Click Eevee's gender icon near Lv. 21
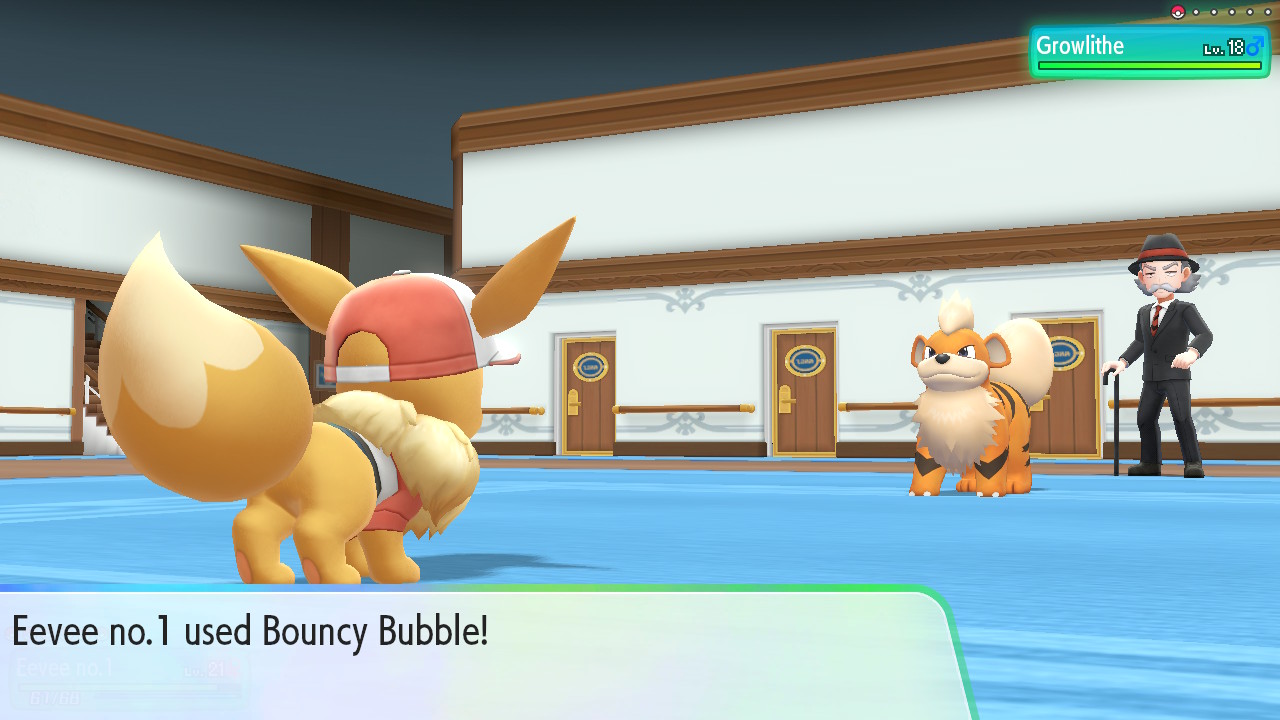 pyautogui.click(x=234, y=668)
